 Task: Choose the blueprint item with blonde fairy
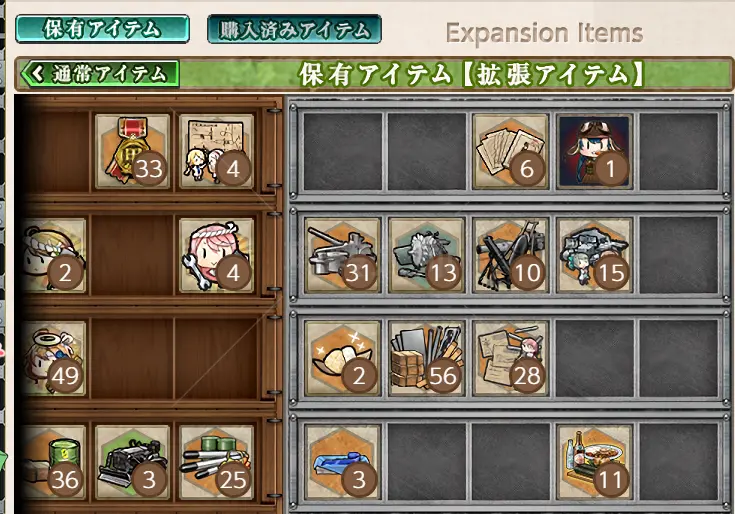coord(216,151)
